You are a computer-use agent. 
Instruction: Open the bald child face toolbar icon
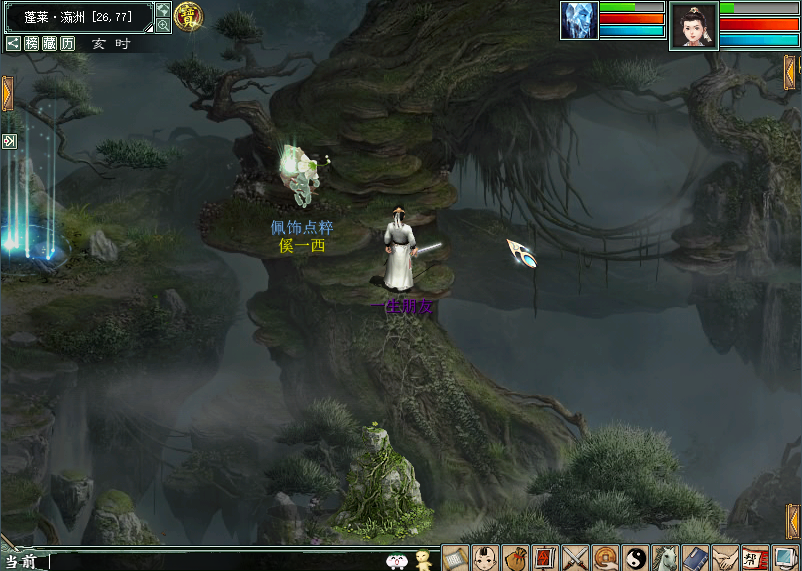[485, 558]
